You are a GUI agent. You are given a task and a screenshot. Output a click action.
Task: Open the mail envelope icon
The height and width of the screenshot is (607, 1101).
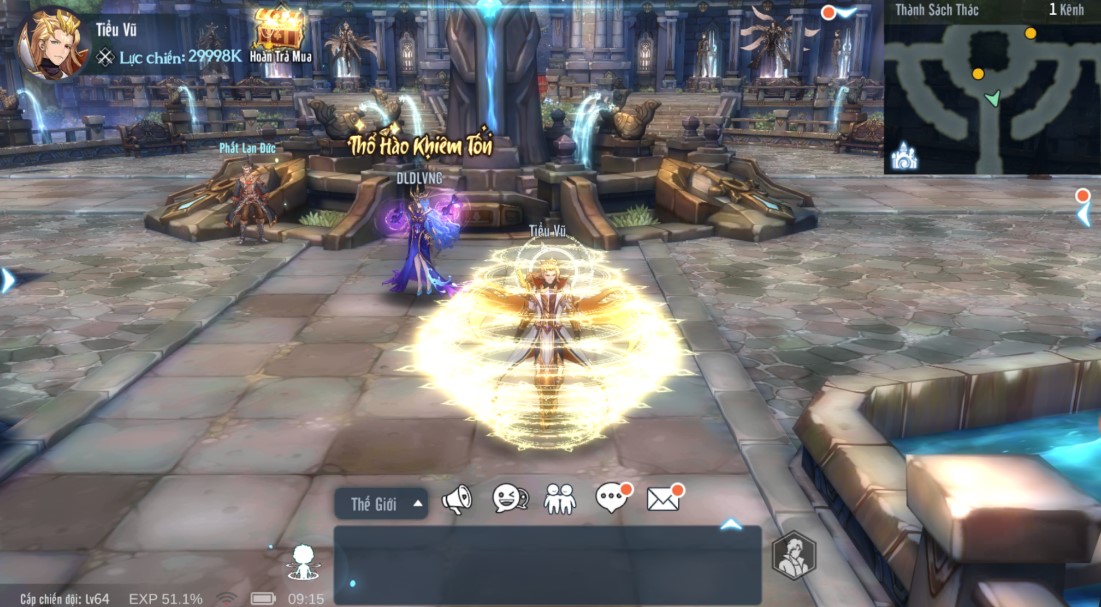[x=663, y=498]
